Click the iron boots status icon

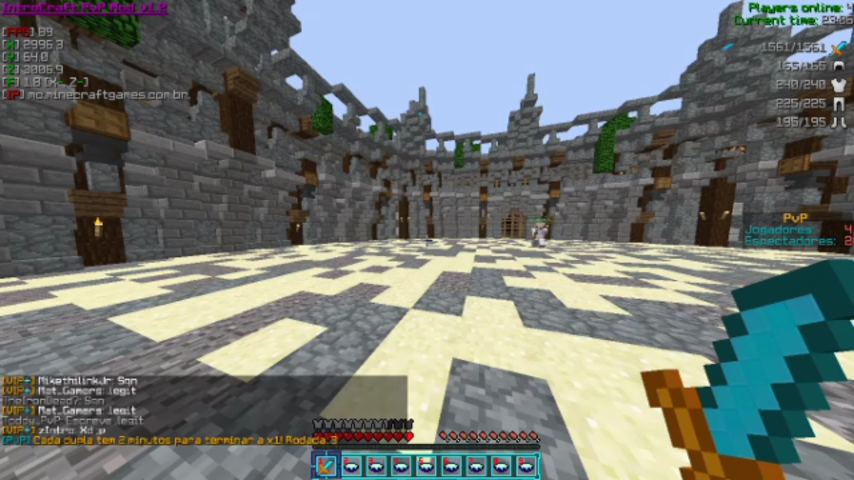coord(839,122)
